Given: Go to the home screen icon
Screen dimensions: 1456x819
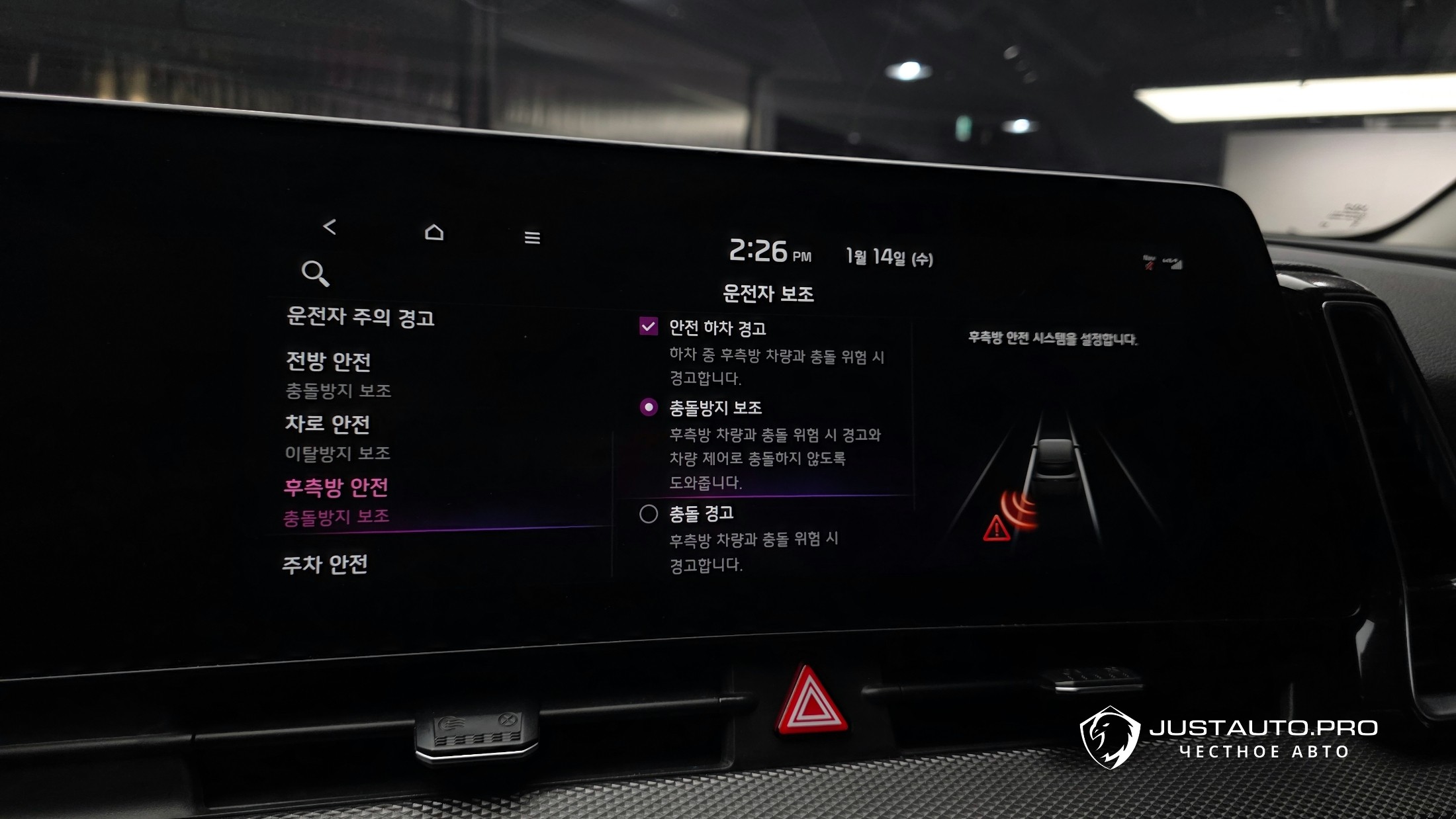Looking at the screenshot, I should point(434,232).
